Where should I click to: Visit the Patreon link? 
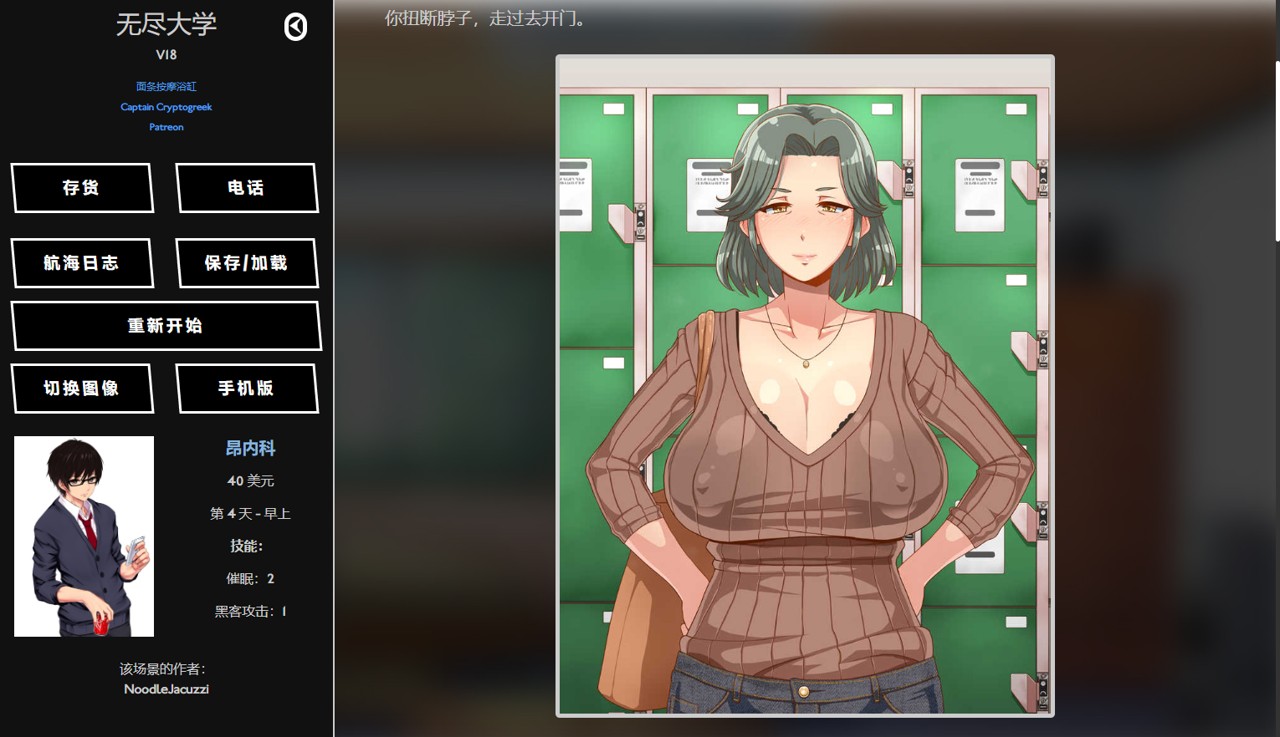click(166, 127)
